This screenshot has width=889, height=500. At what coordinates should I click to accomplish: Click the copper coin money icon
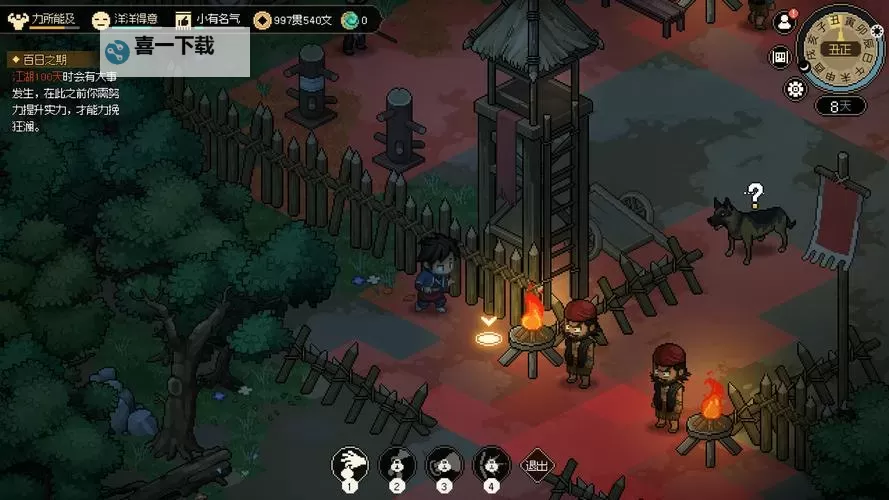[262, 20]
